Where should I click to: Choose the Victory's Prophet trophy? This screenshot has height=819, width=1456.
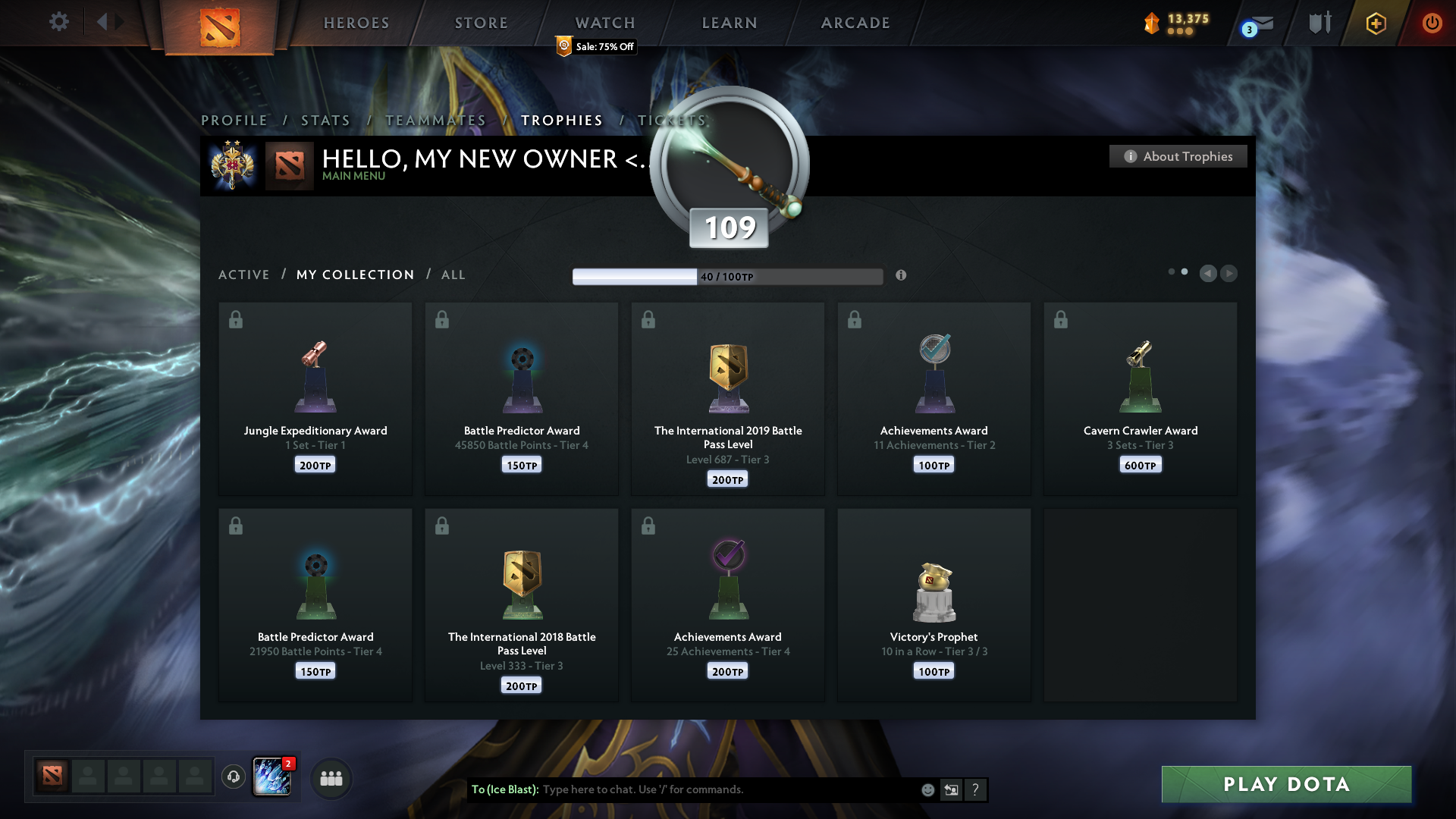coord(934,604)
